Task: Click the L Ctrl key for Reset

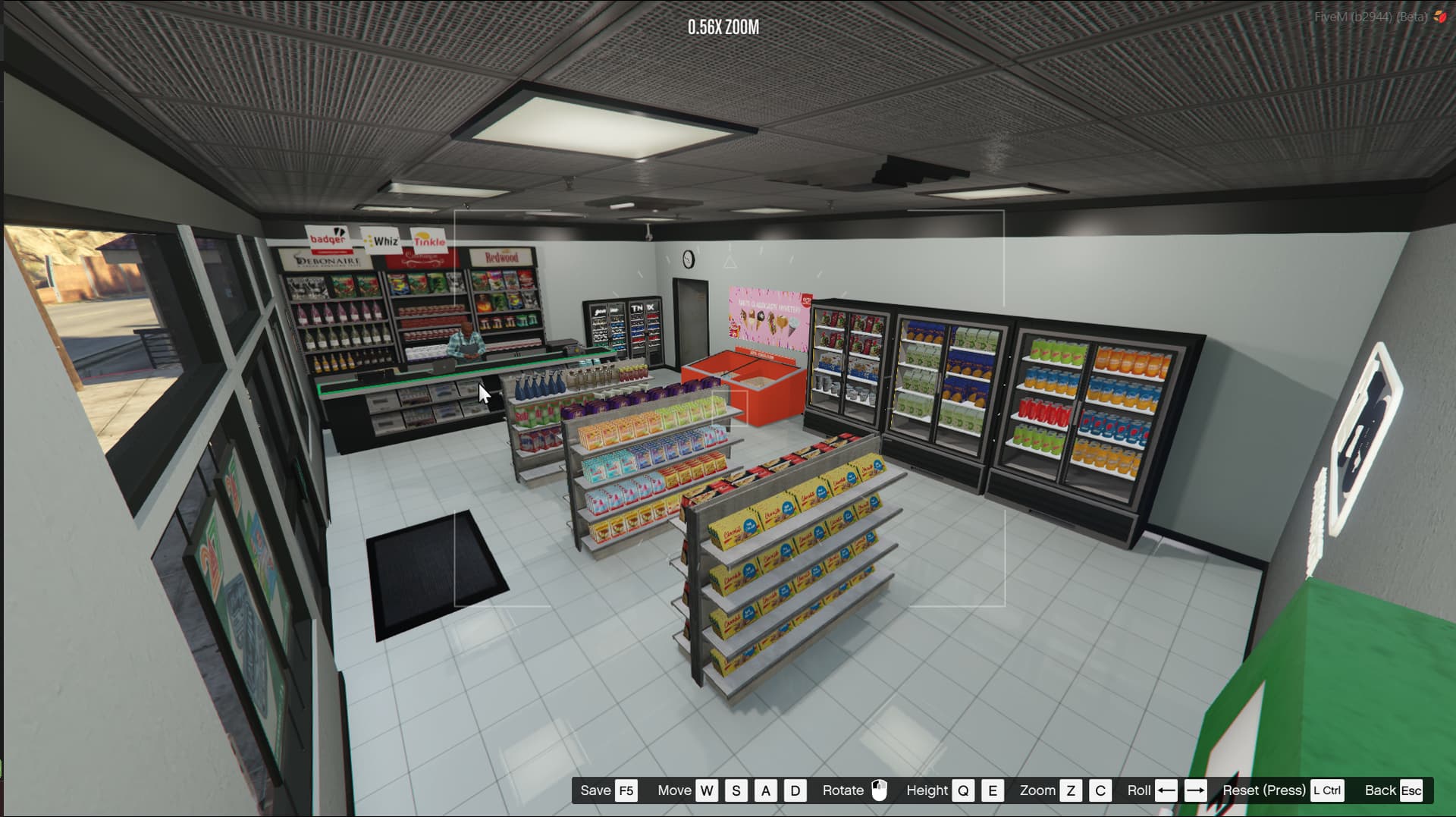Action: coord(1326,790)
